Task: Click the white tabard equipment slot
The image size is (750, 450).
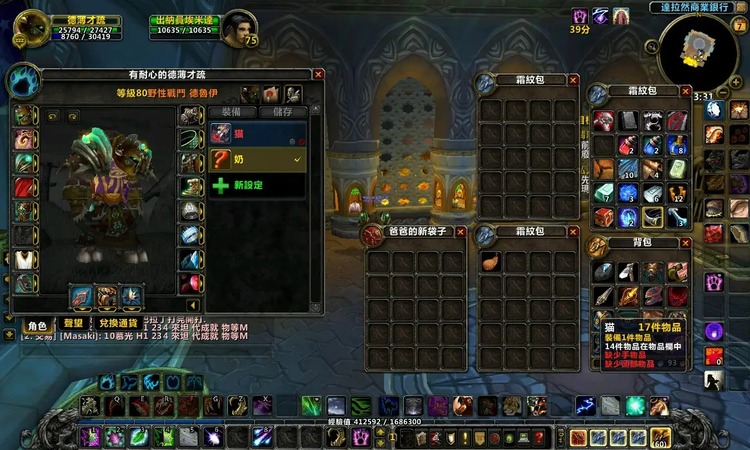Action: (x=24, y=259)
